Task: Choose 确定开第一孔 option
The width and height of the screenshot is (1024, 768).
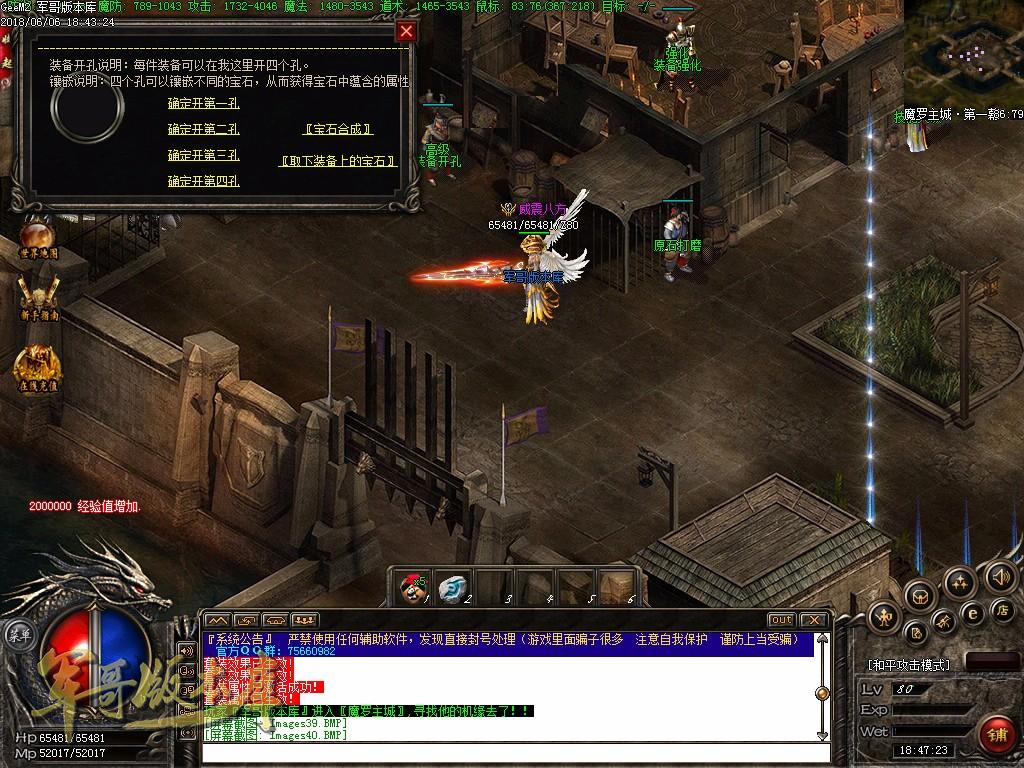Action: [203, 103]
